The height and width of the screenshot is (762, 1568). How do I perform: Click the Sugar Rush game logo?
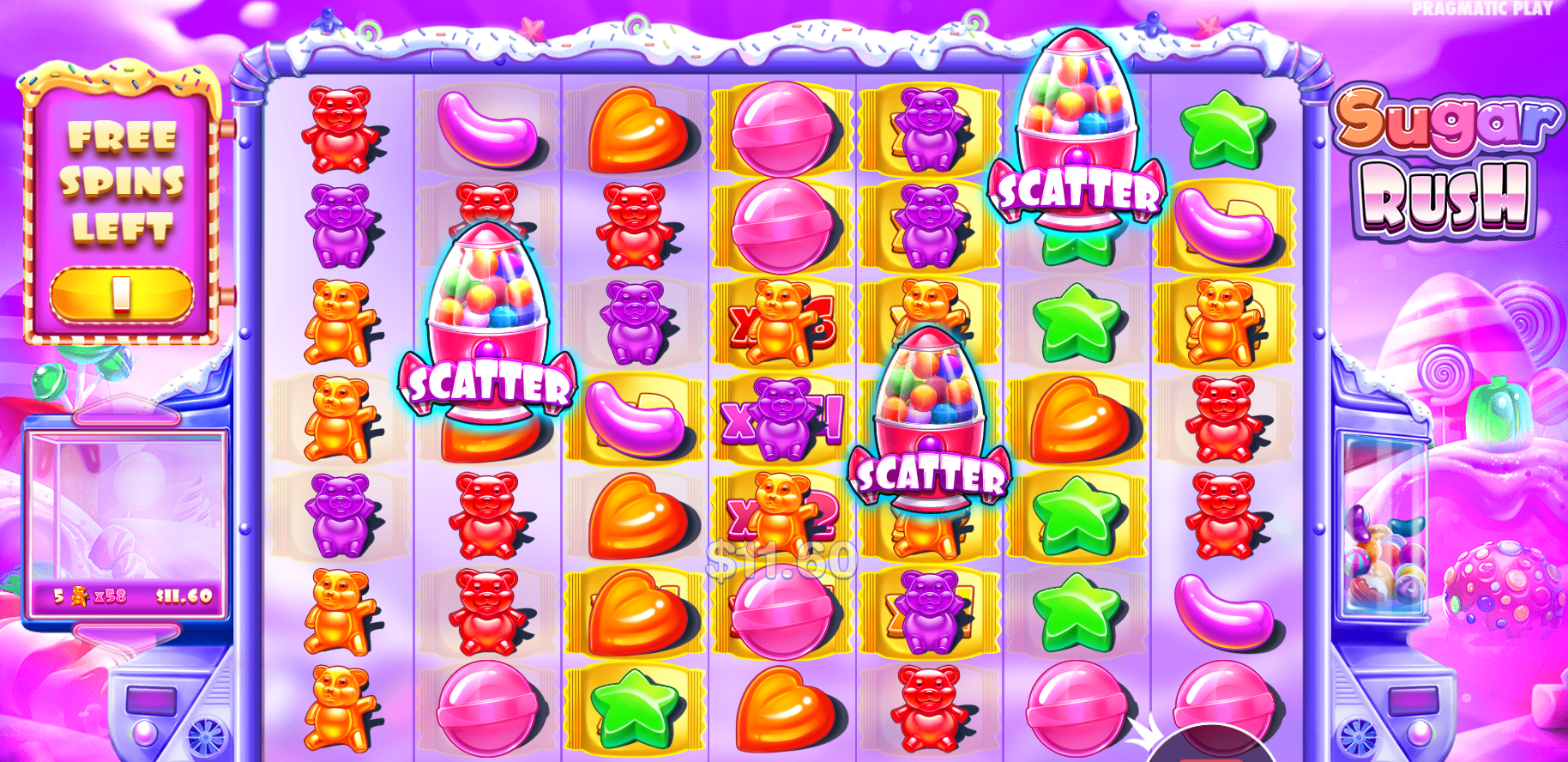(1441, 163)
